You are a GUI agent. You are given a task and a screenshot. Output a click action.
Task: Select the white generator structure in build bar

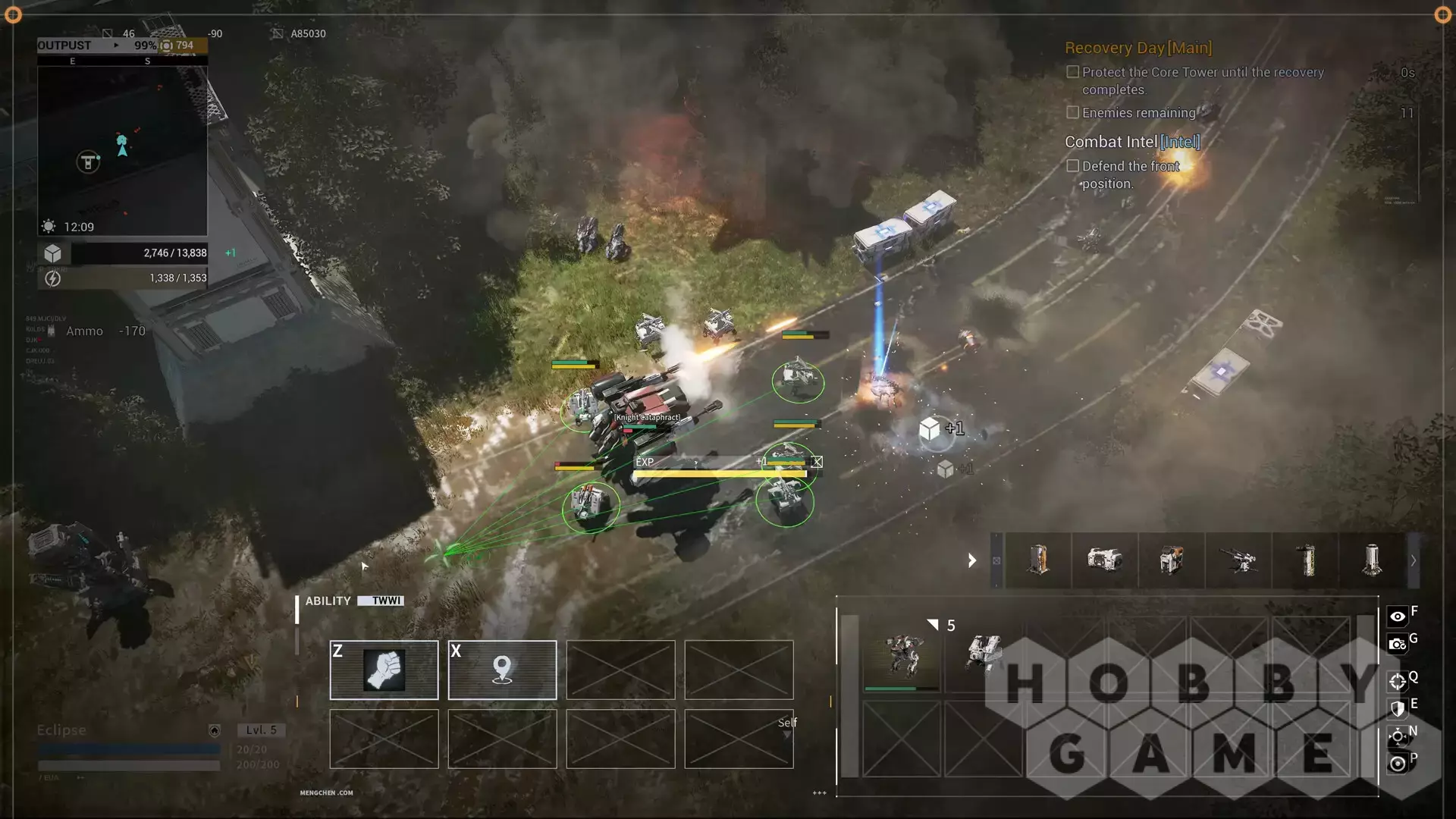coord(1104,561)
